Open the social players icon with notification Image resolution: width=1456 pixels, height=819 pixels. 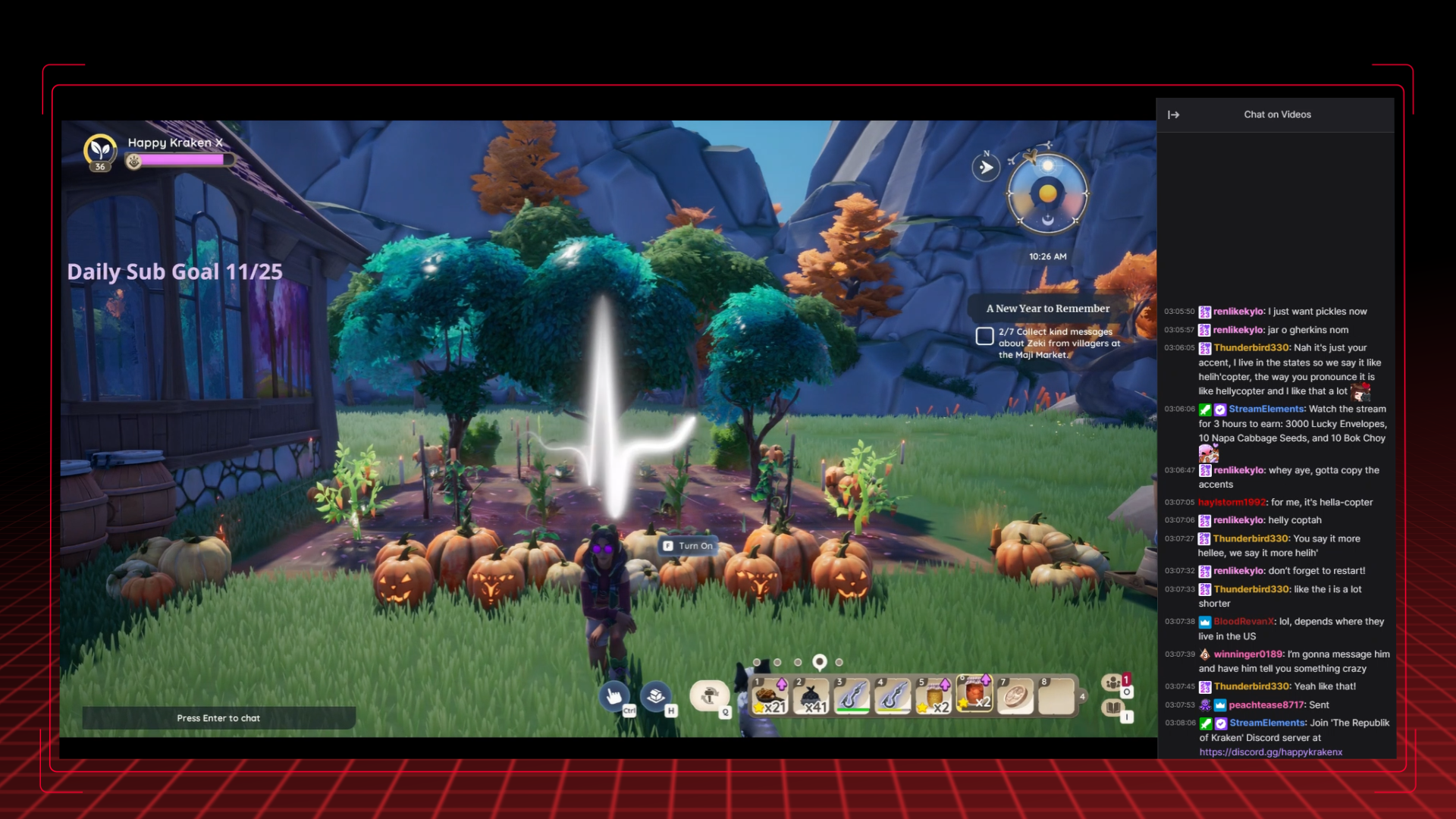1113,682
